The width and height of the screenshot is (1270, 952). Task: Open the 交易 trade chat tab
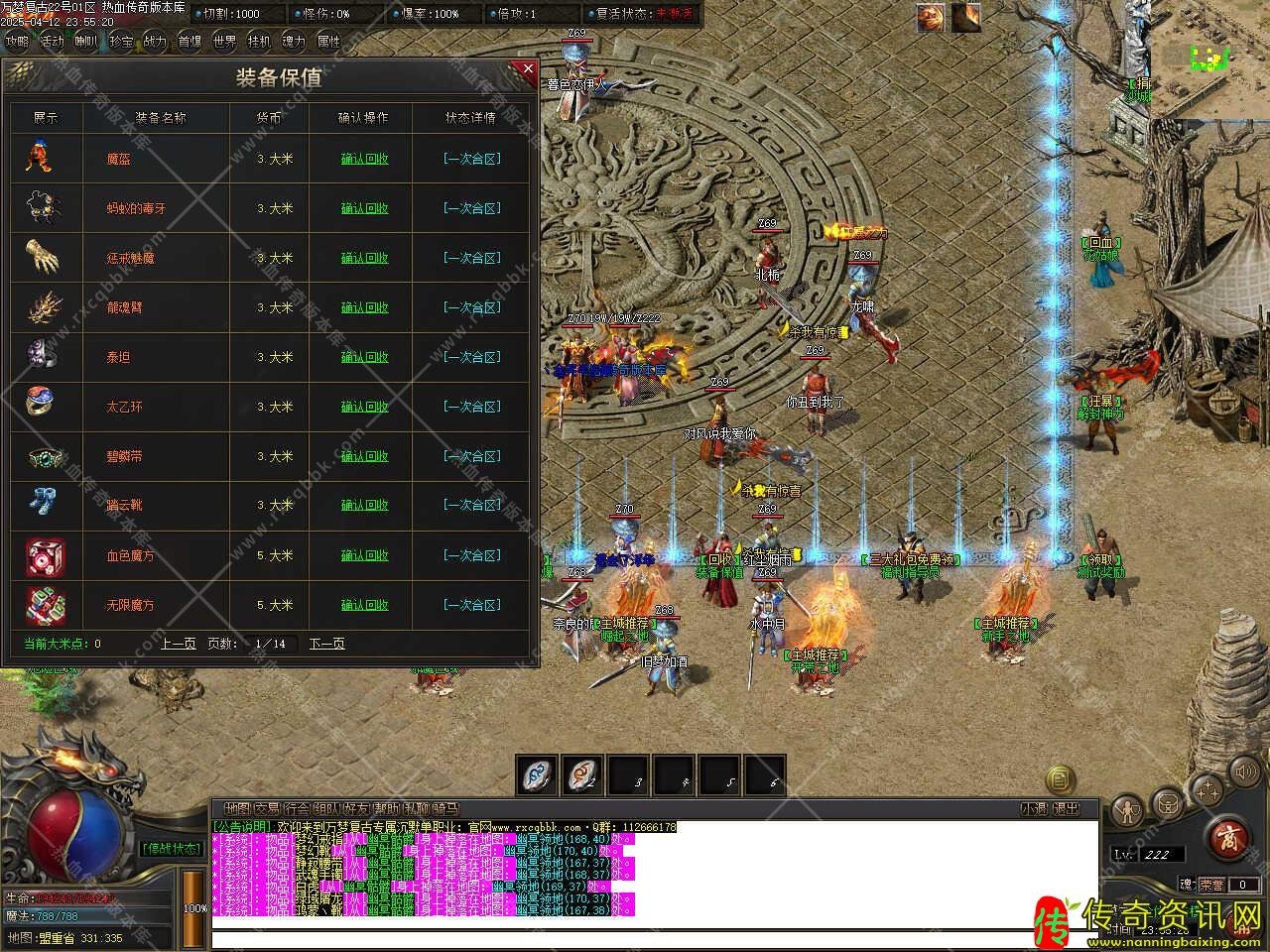click(x=267, y=809)
